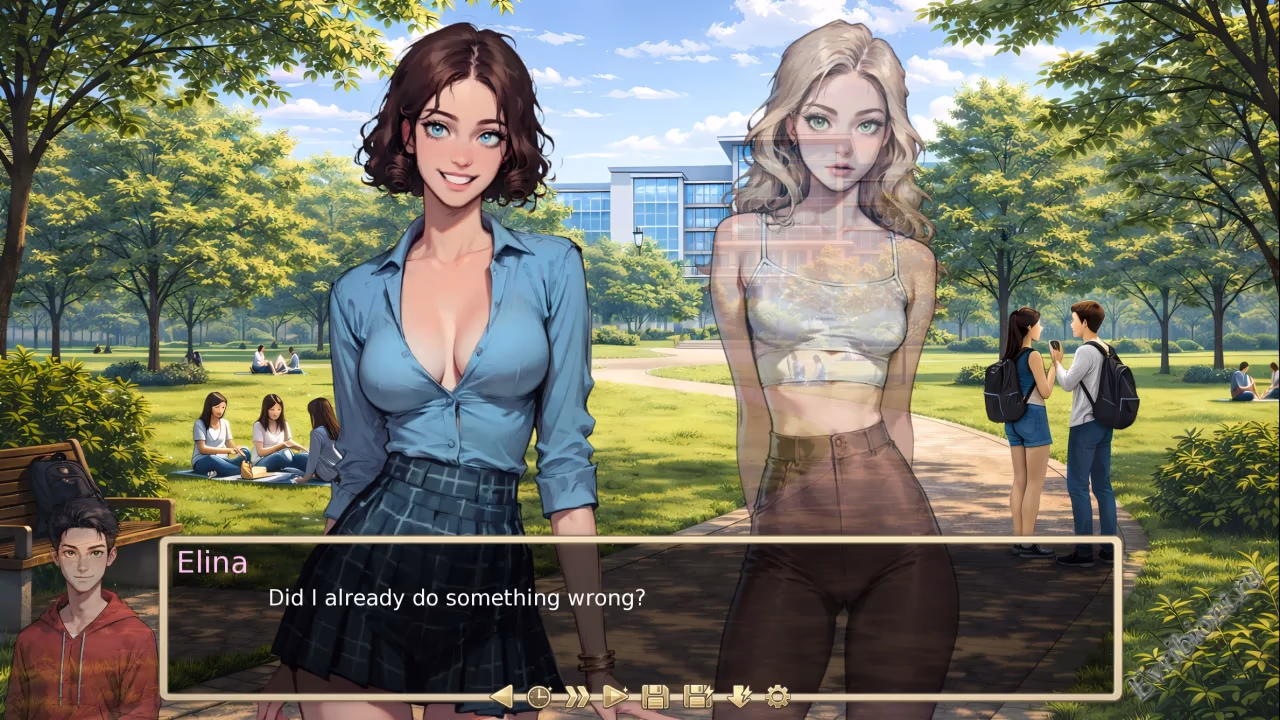The image size is (1280, 720).
Task: Open the save menu floppy disk icon
Action: [655, 696]
